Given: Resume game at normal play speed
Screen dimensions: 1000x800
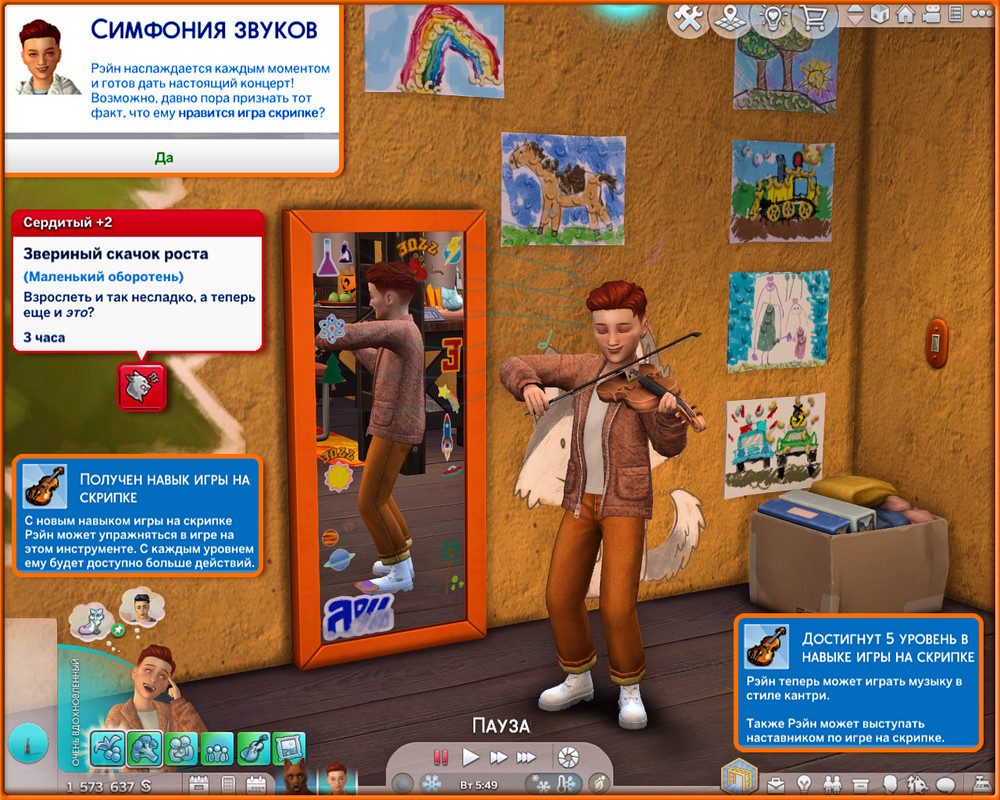Looking at the screenshot, I should pyautogui.click(x=471, y=757).
